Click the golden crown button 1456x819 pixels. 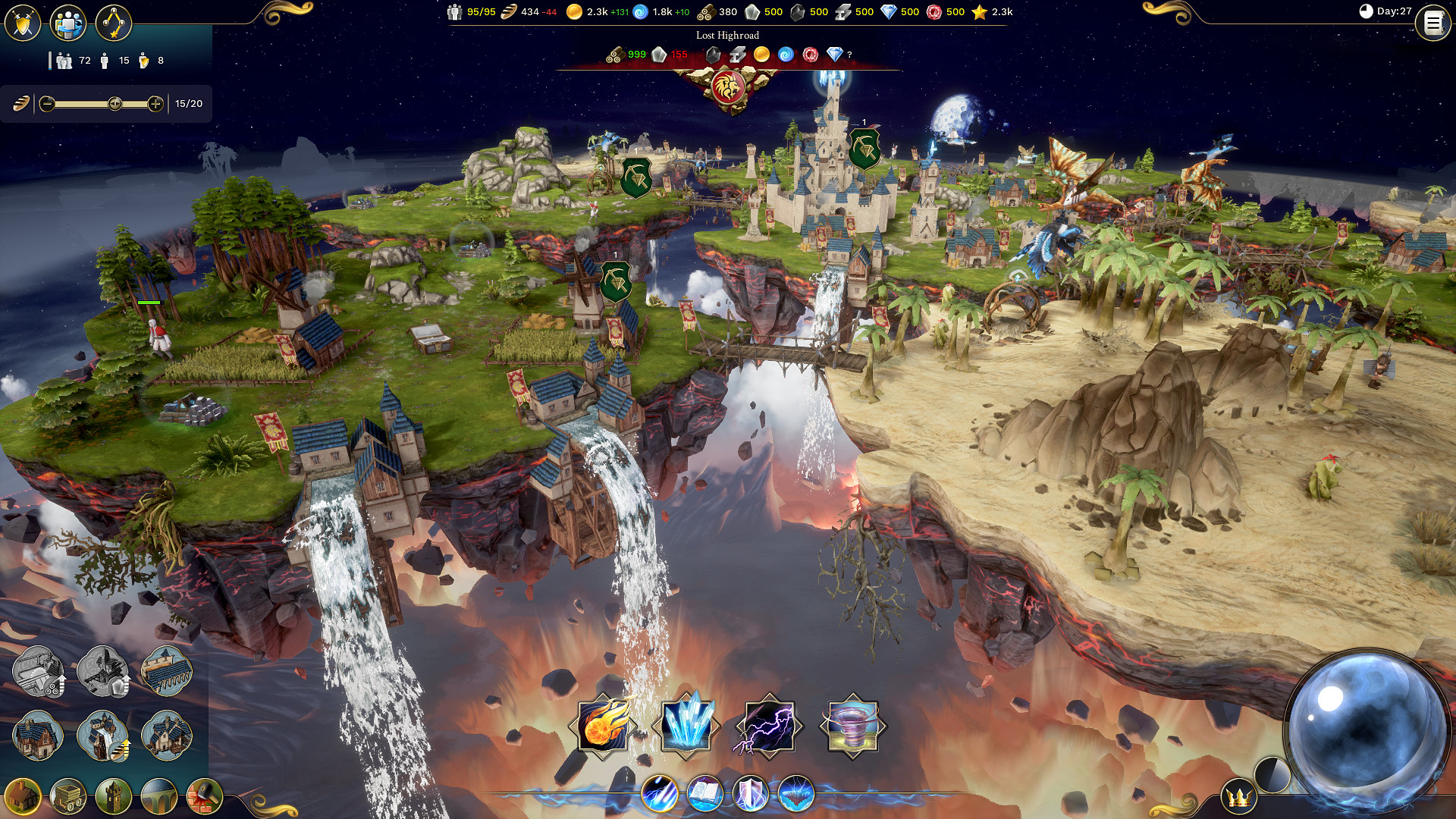coord(1238,797)
